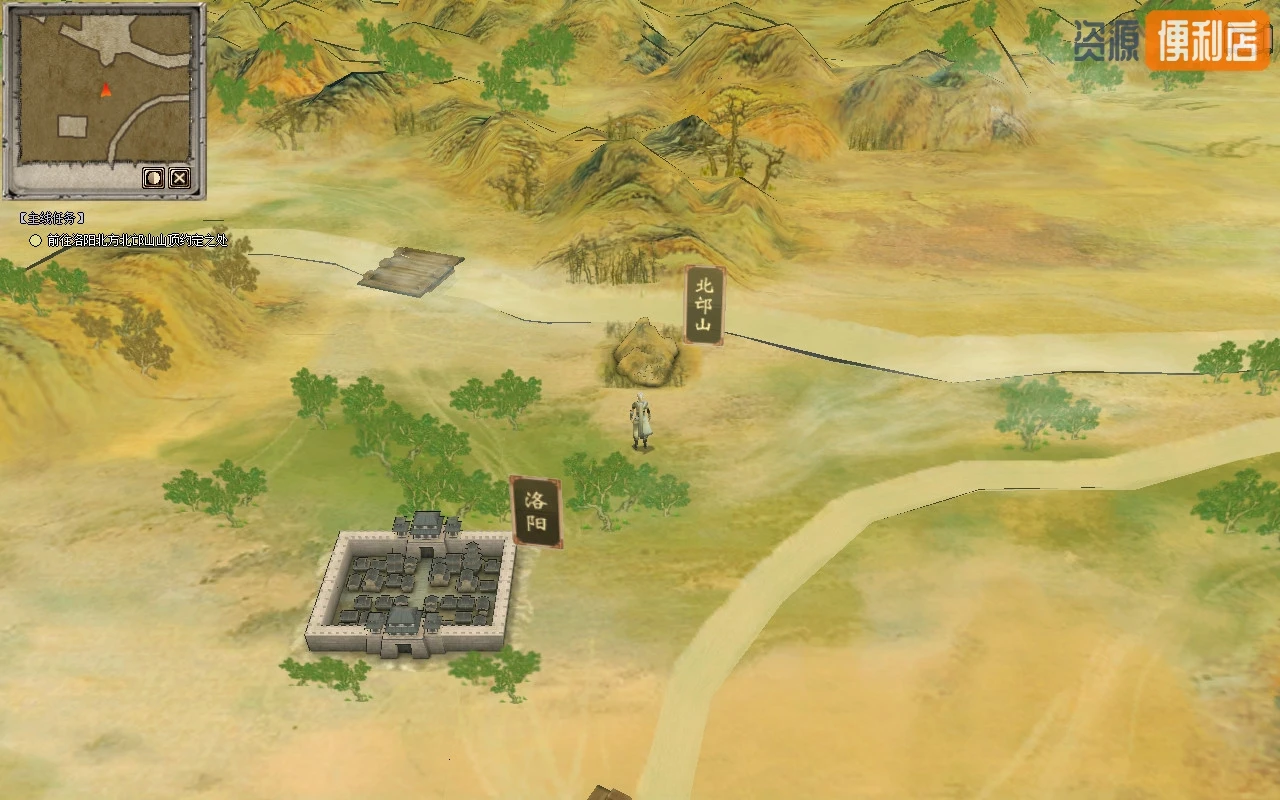Screen dimensions: 1280x800
Task: Choose the 北邙山 location sign
Action: point(704,304)
